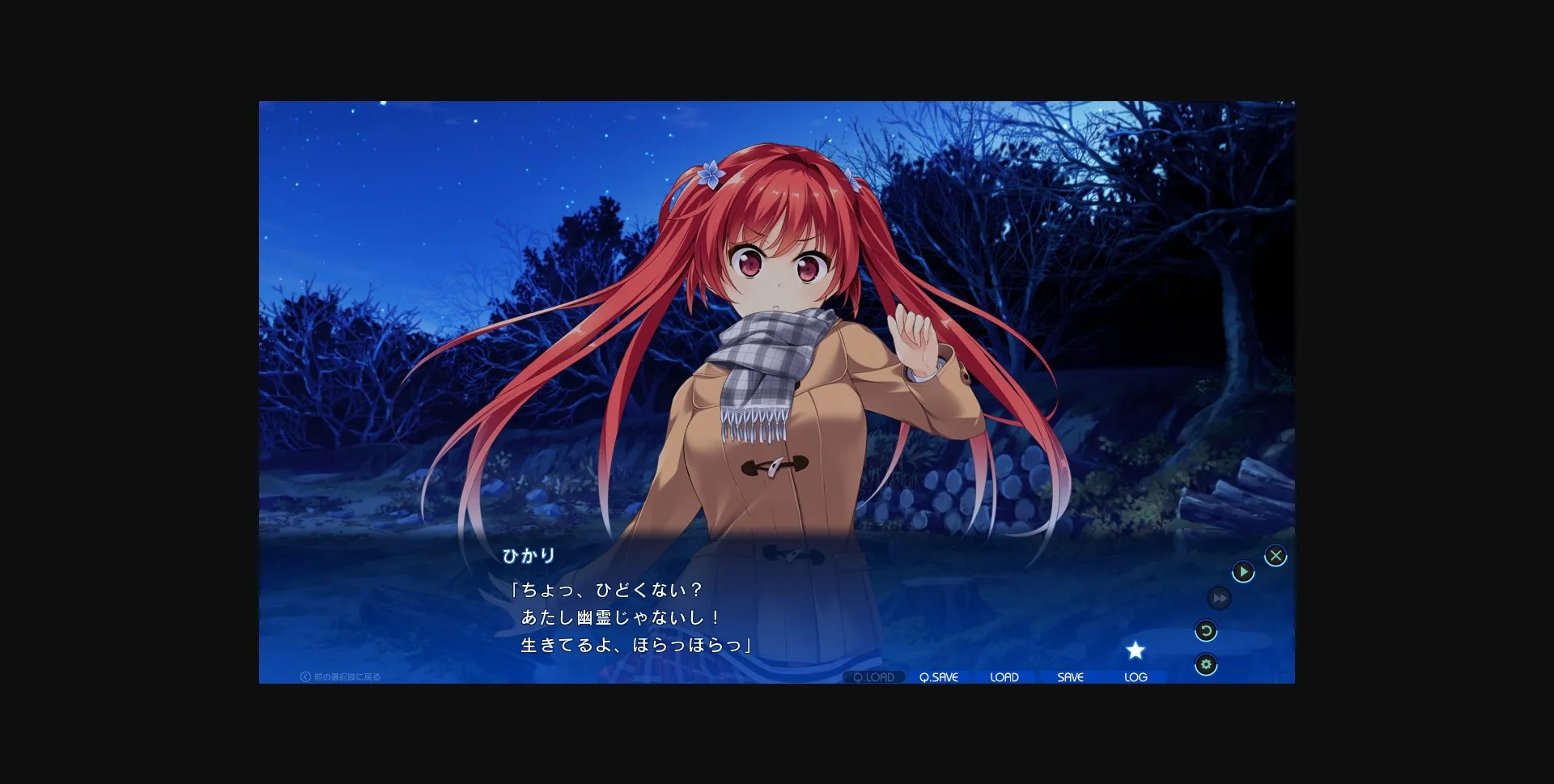Viewport: 1554px width, 784px height.
Task: Click the grayed-out Q.LOAD button
Action: click(873, 677)
